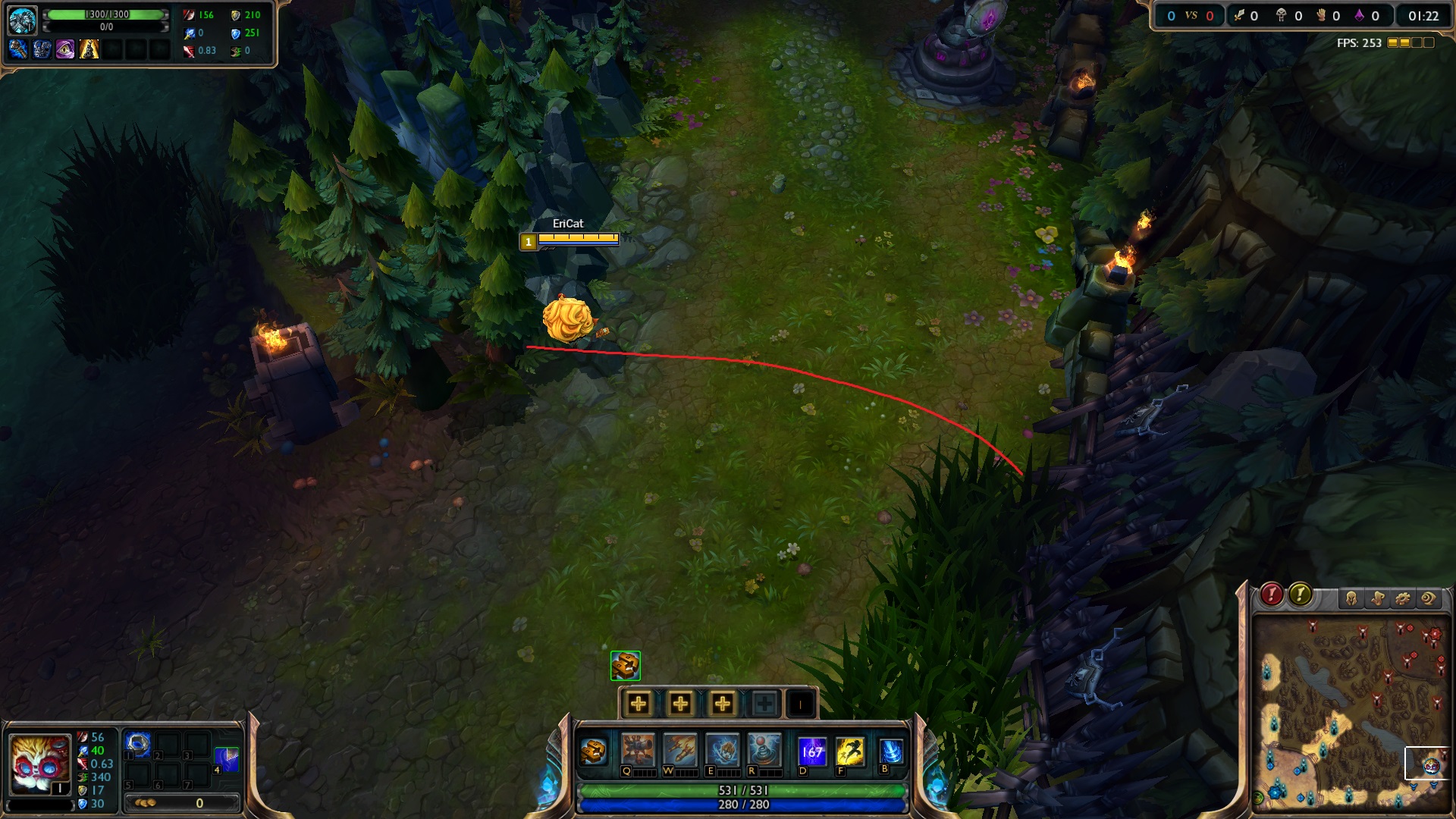
Task: Level up the Q ability with its plus button
Action: [x=639, y=704]
